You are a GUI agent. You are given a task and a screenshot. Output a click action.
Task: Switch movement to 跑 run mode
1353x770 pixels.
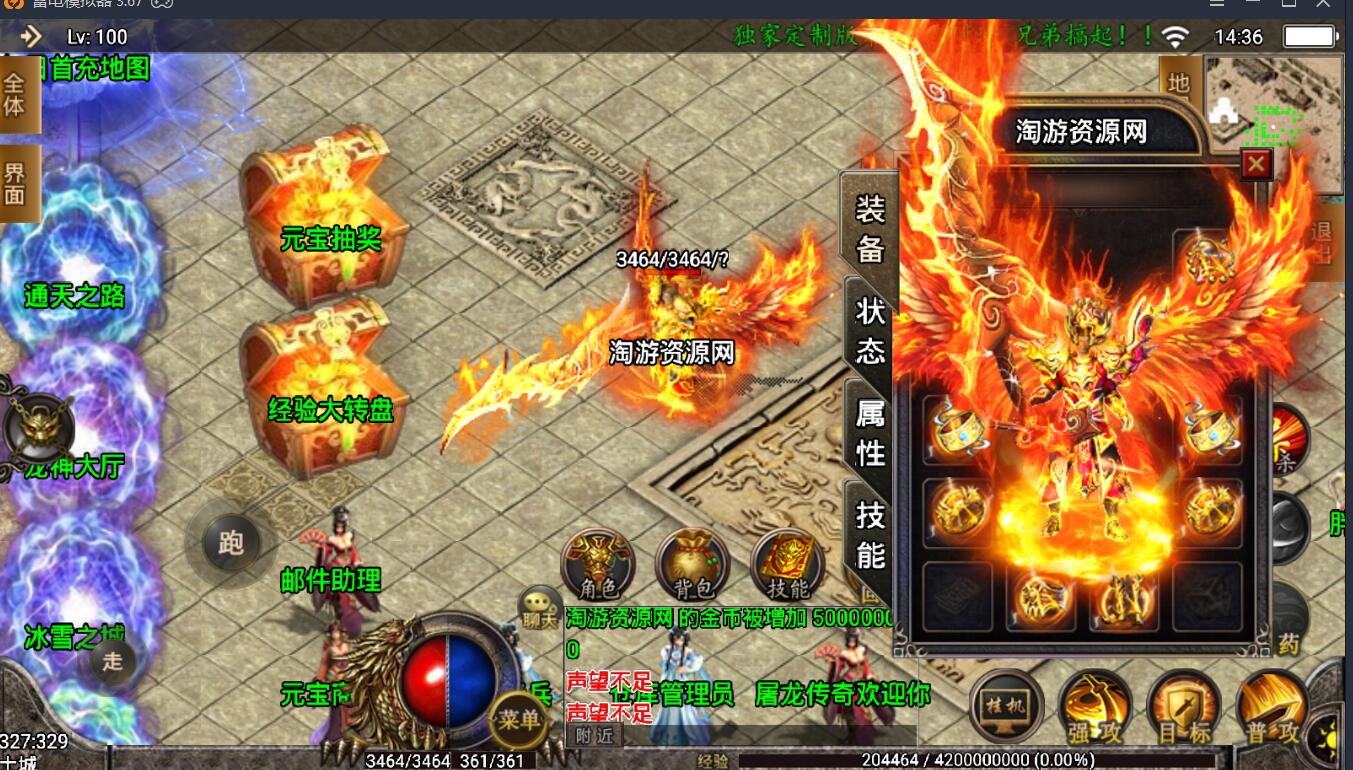231,543
